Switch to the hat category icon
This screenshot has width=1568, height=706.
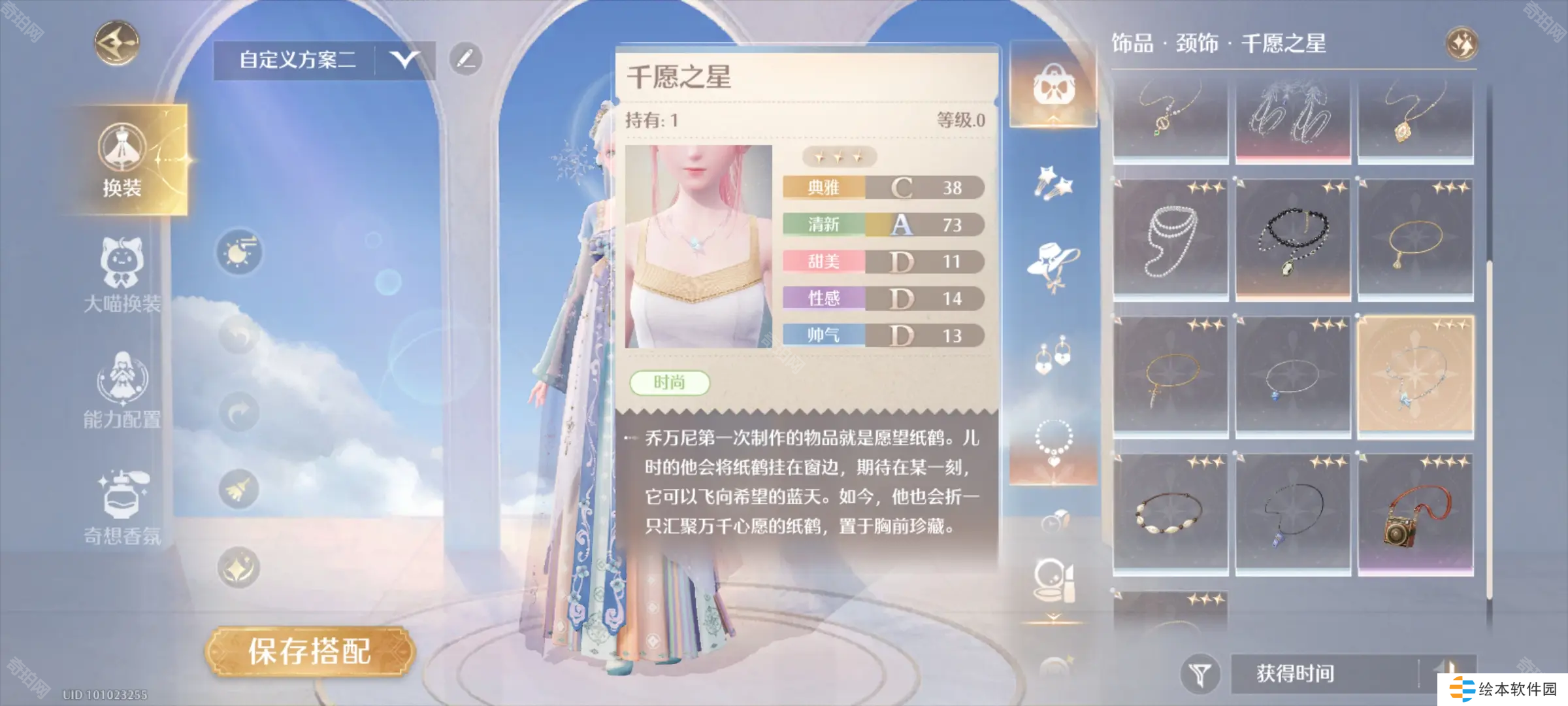click(x=1053, y=265)
